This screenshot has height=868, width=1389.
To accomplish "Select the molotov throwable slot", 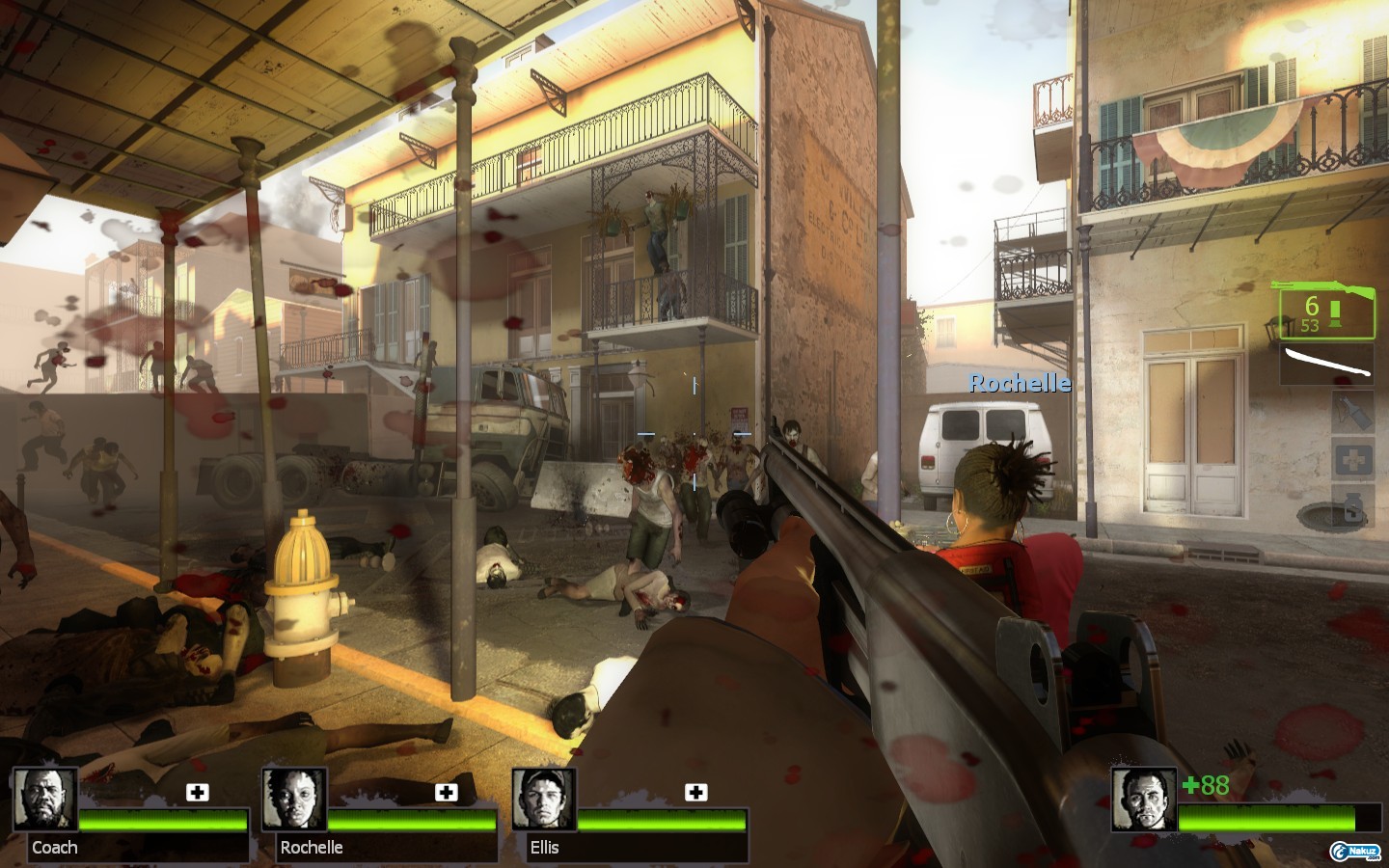I will coord(1352,411).
